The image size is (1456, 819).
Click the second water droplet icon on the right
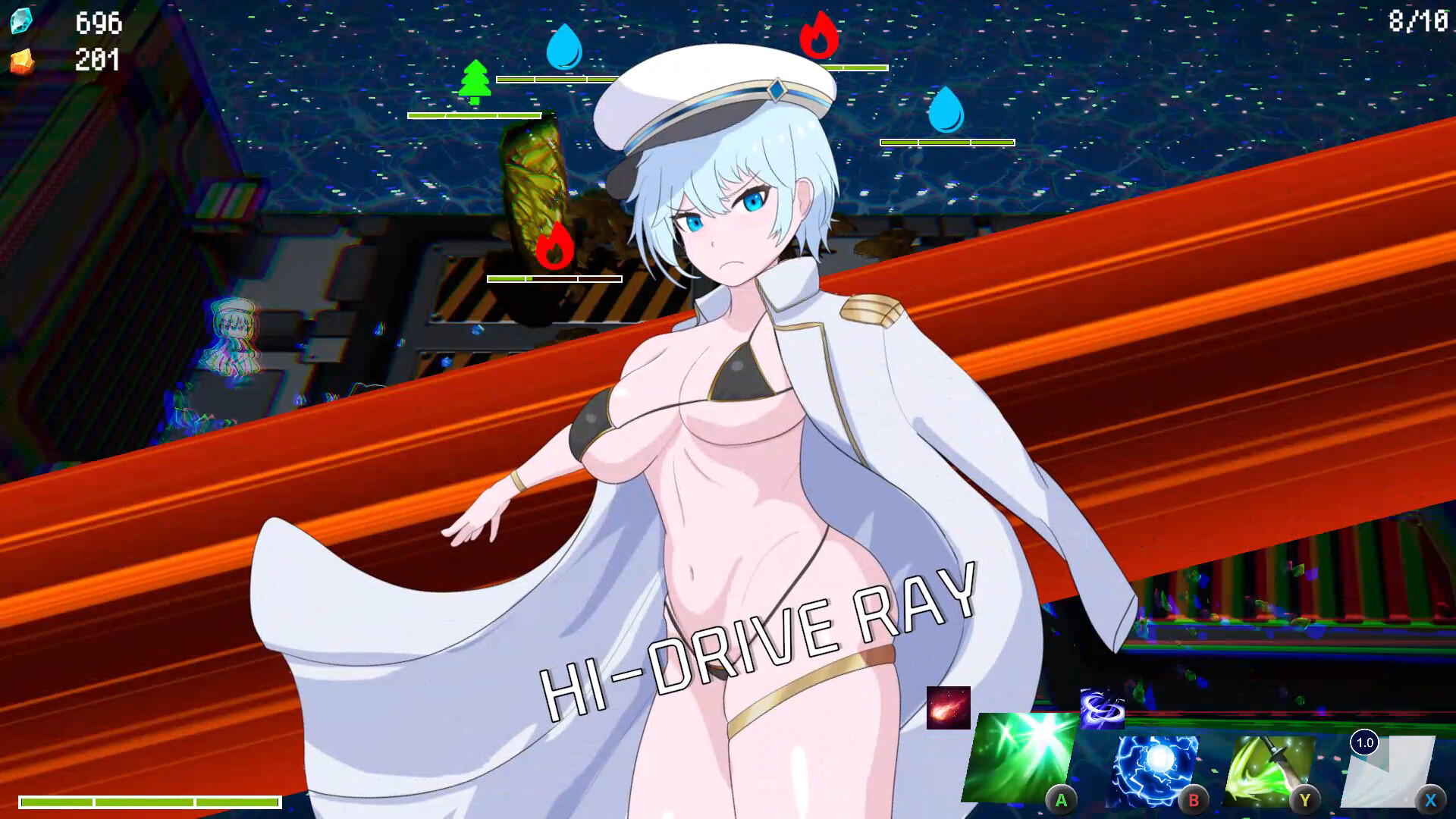click(946, 111)
